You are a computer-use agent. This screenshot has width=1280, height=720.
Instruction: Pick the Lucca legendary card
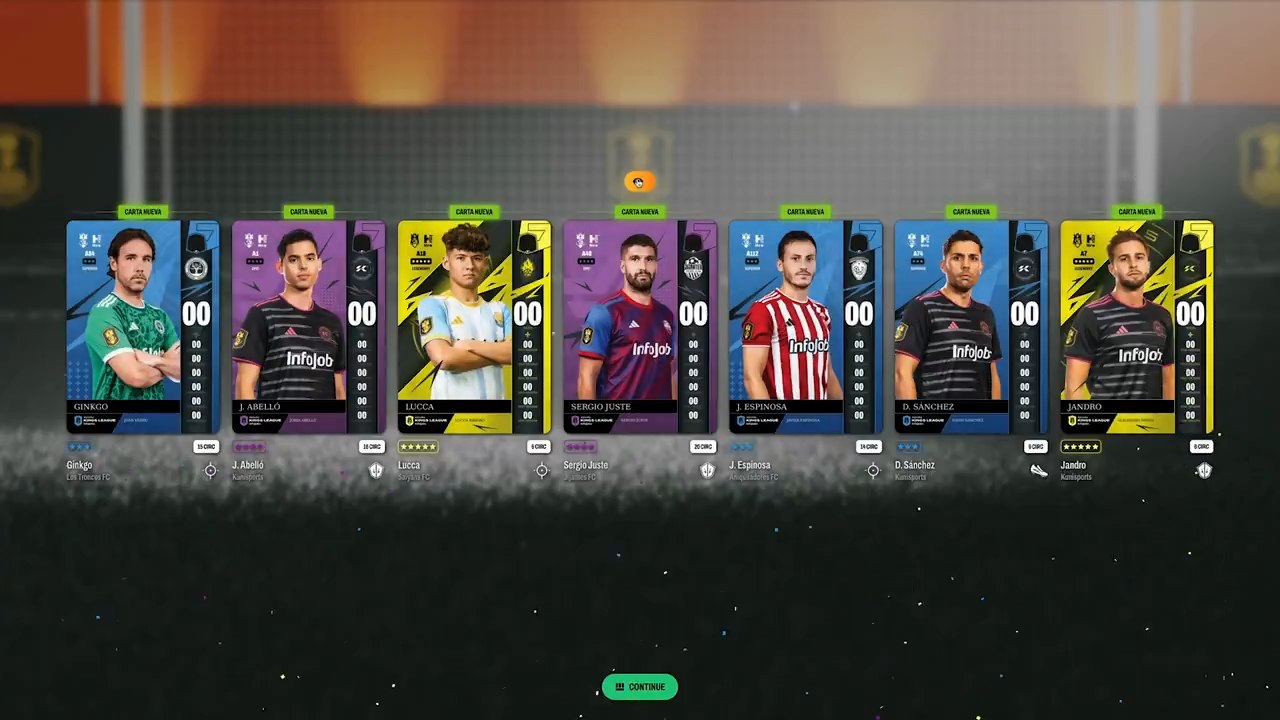pos(474,327)
